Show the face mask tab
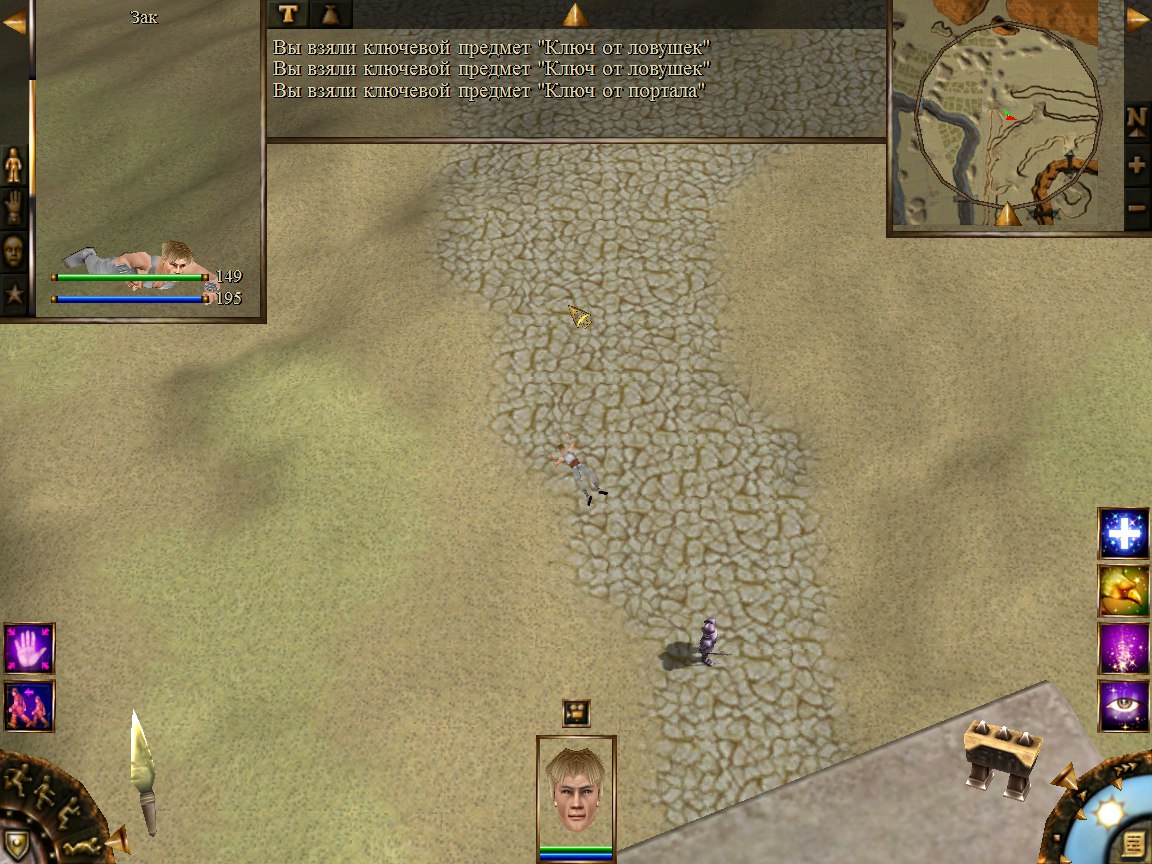1152x864 pixels. coord(14,250)
